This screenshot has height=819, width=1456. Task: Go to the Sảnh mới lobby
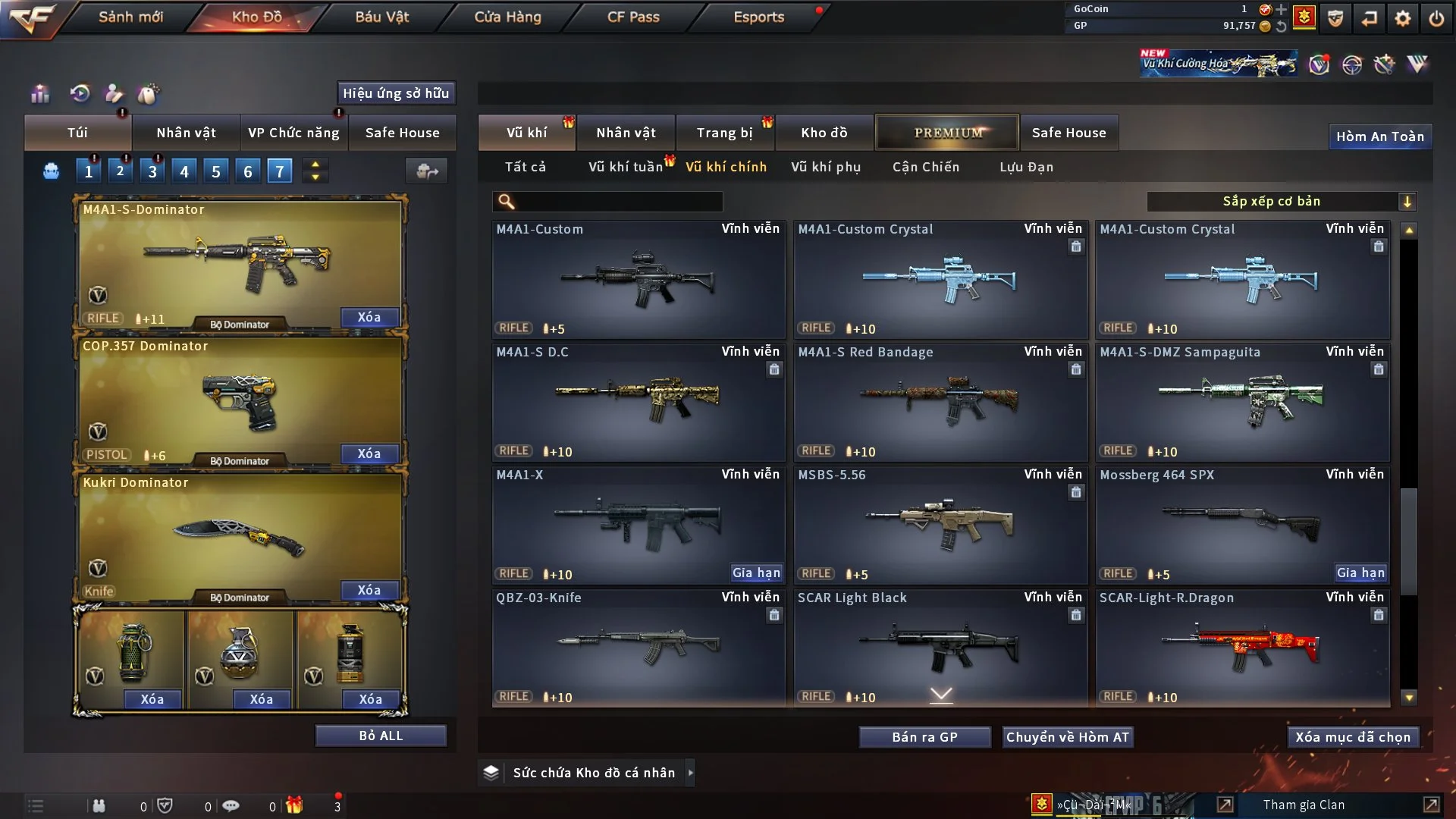pos(130,17)
